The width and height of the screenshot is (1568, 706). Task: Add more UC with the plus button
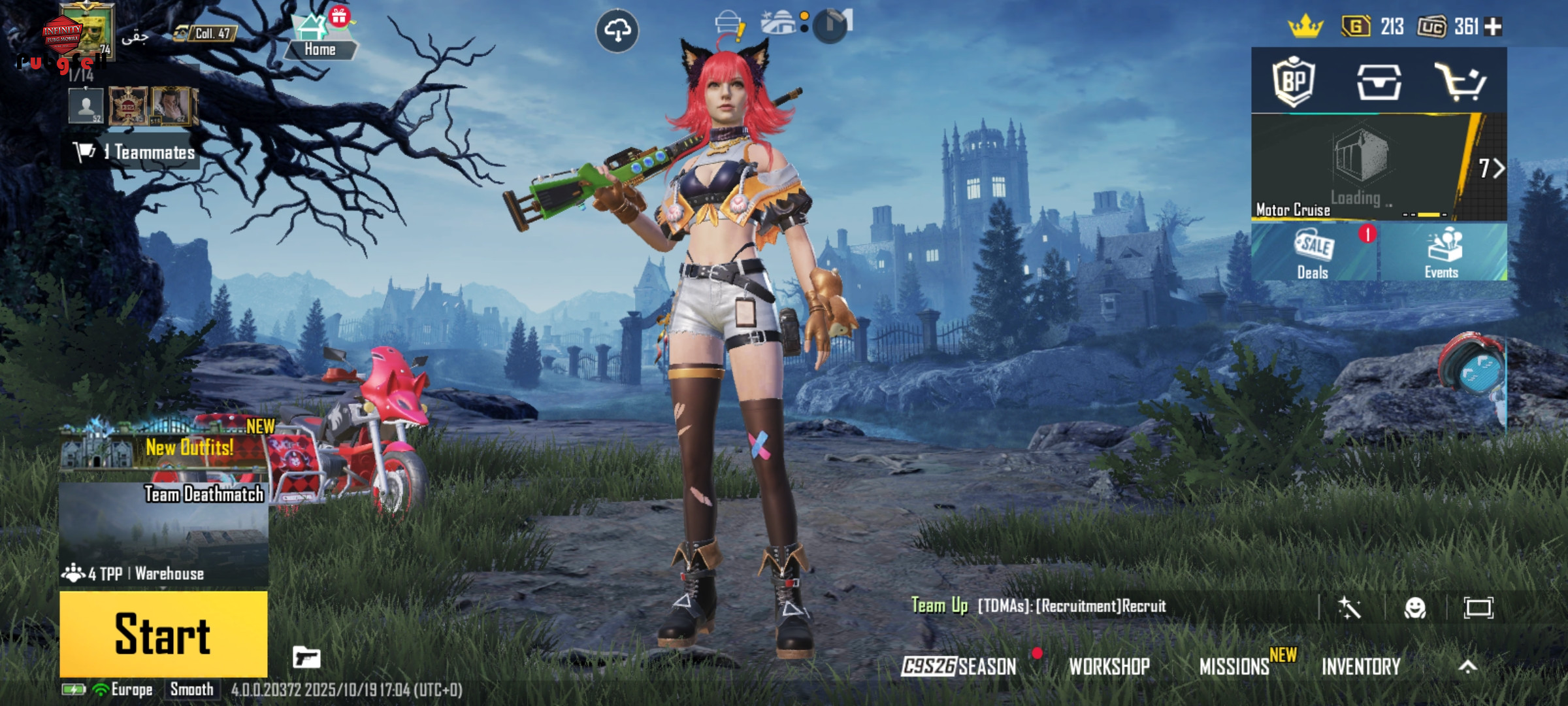[x=1494, y=27]
